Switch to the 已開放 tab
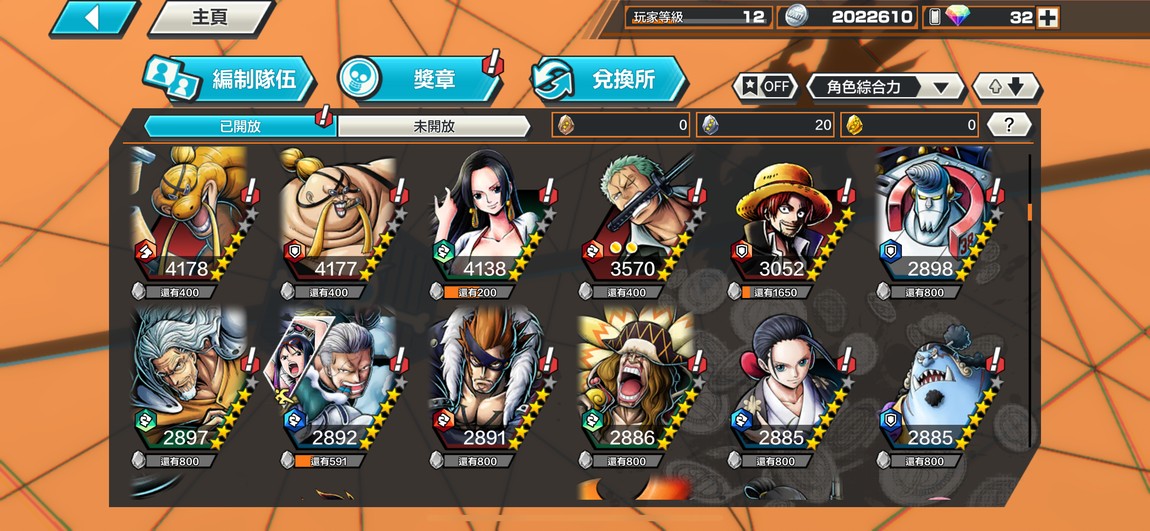 point(240,126)
